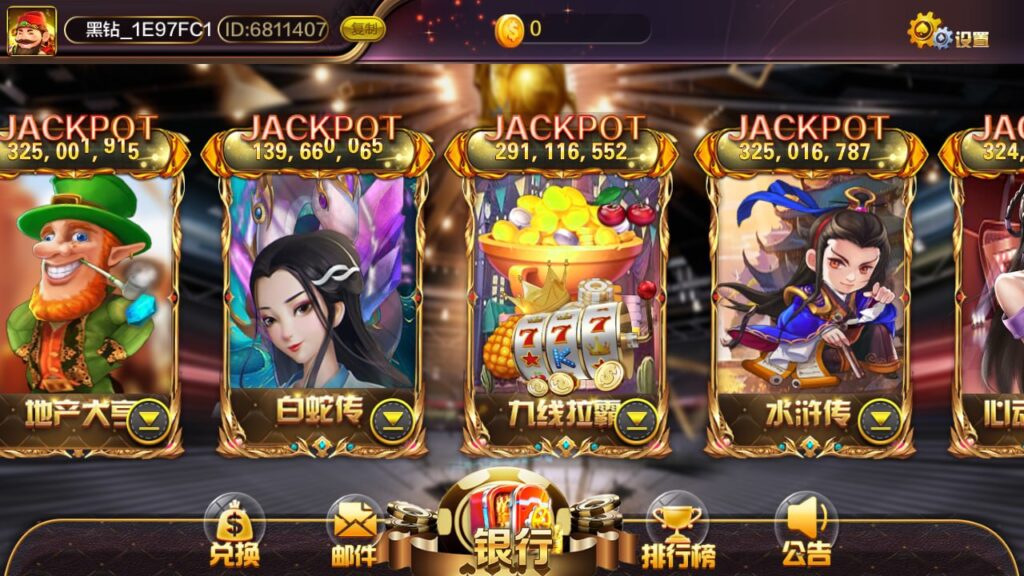Image resolution: width=1024 pixels, height=576 pixels.
Task: Click the download arrow on 九线拉霸
Action: [636, 421]
